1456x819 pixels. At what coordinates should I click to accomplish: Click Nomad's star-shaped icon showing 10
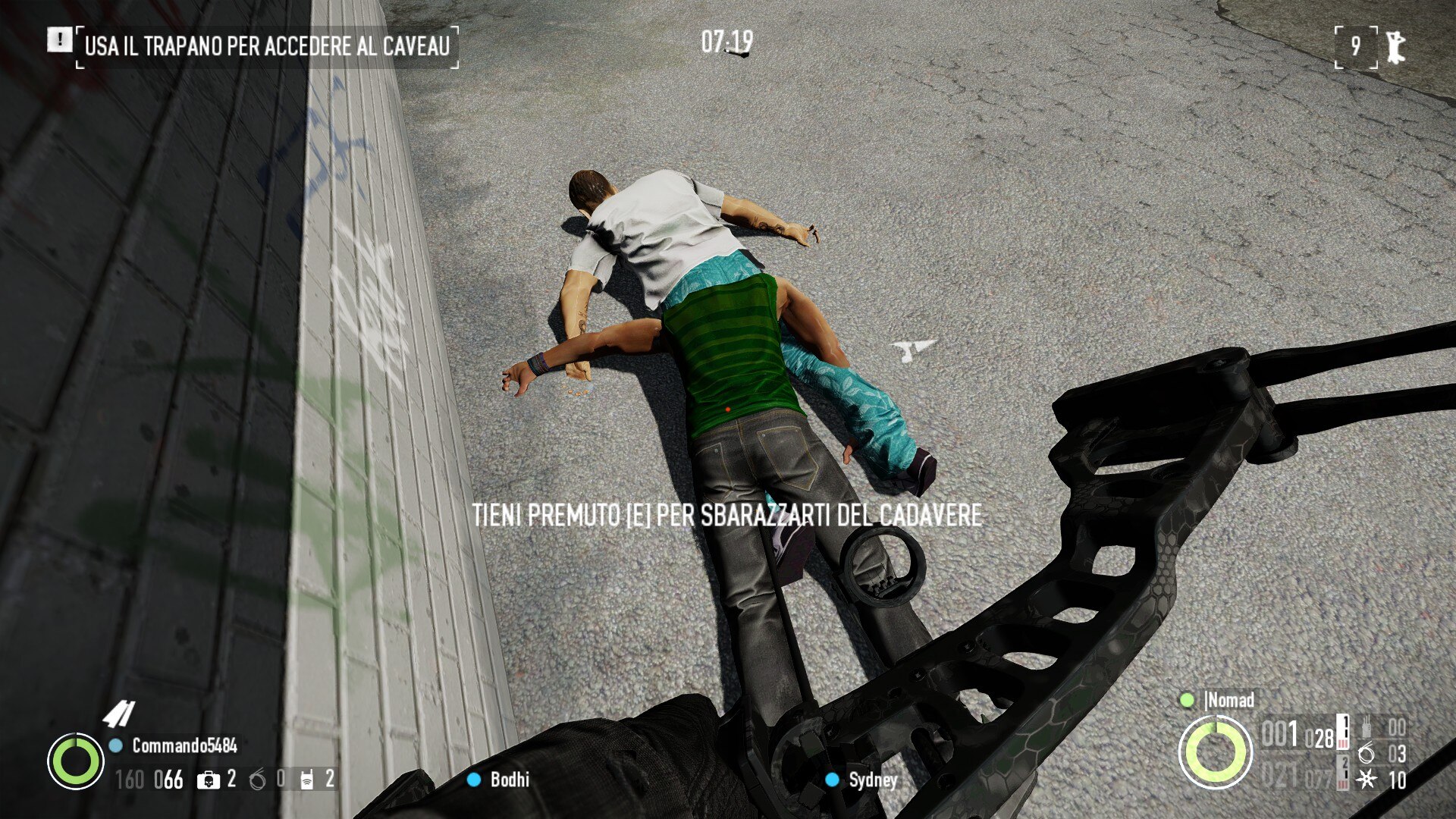(x=1367, y=780)
